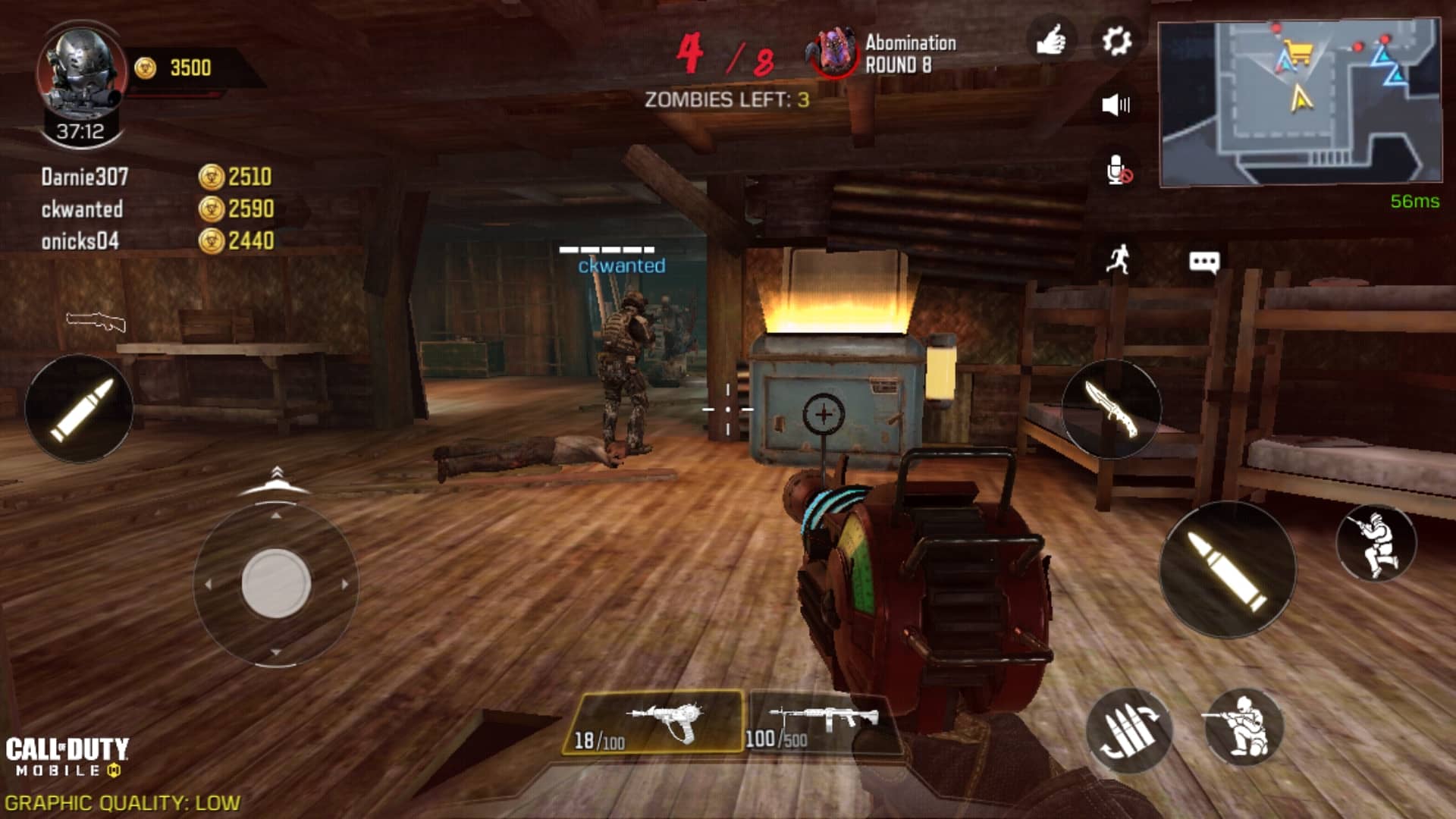Image resolution: width=1456 pixels, height=819 pixels.
Task: Tap the sprint running-man icon
Action: click(1118, 259)
